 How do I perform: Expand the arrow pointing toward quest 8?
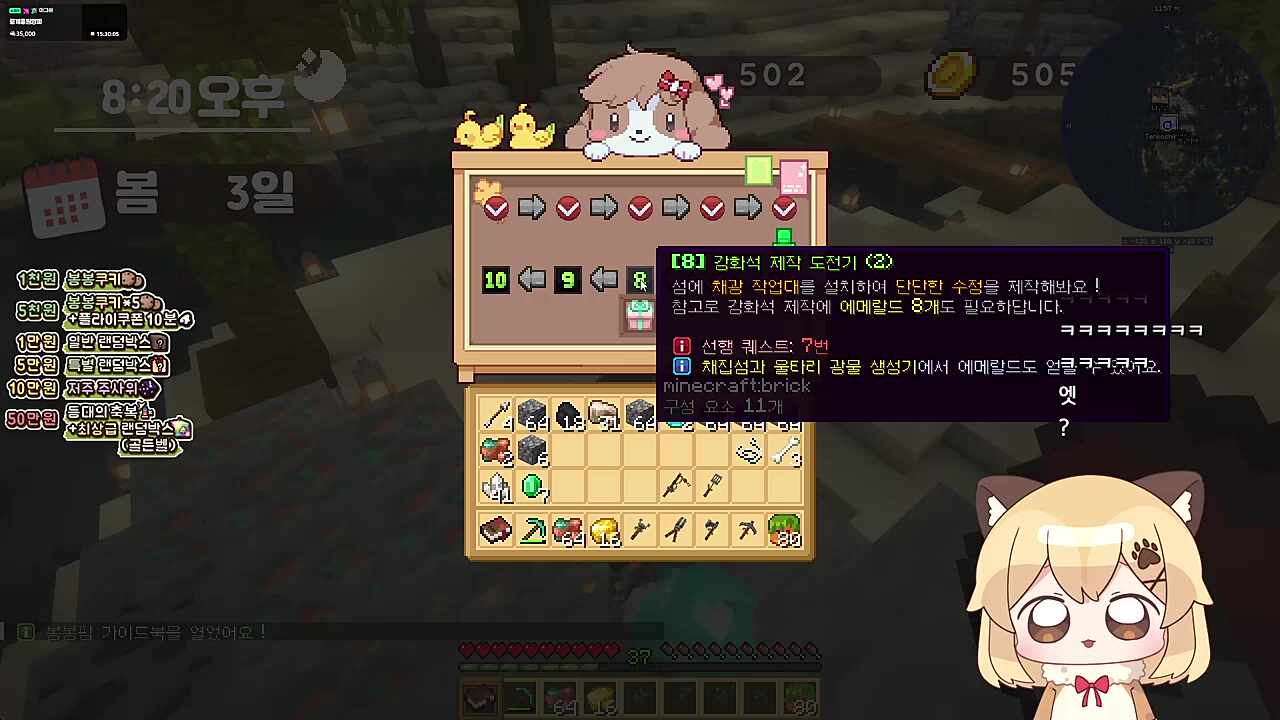603,280
